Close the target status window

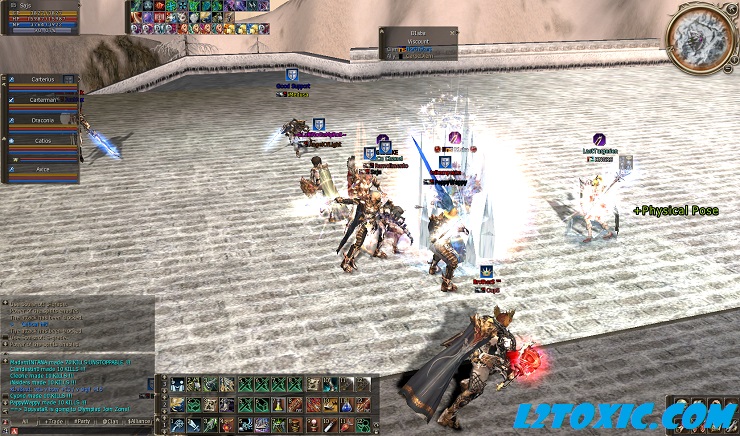click(x=452, y=32)
